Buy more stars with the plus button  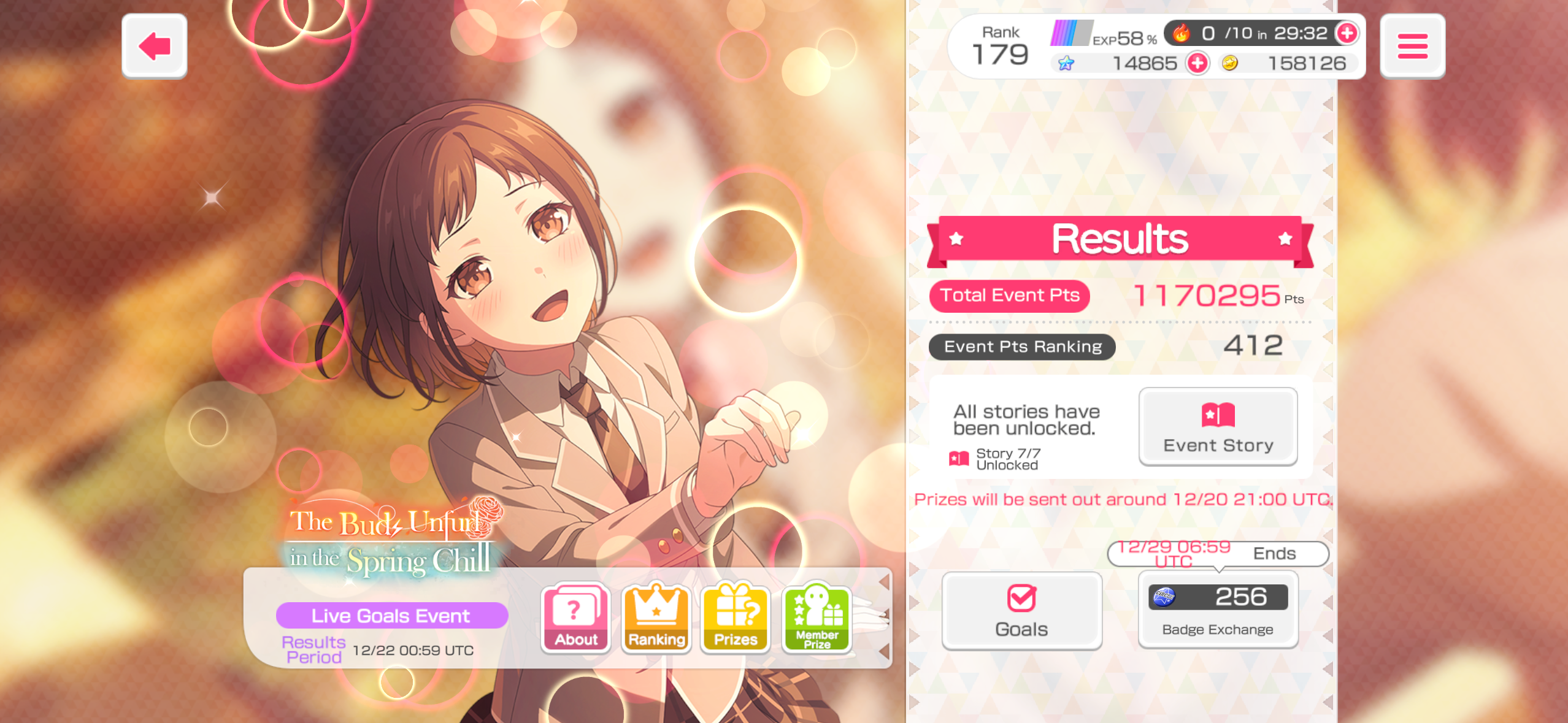click(1197, 63)
